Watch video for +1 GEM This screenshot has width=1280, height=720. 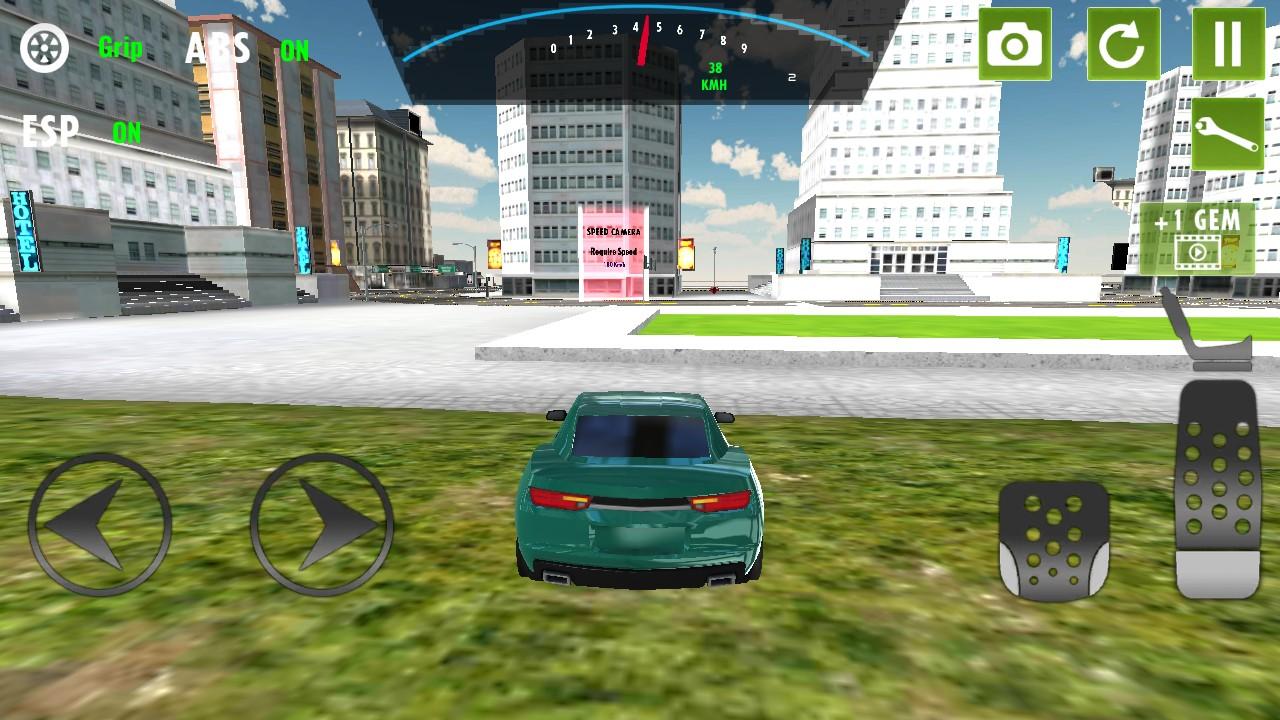(1196, 238)
